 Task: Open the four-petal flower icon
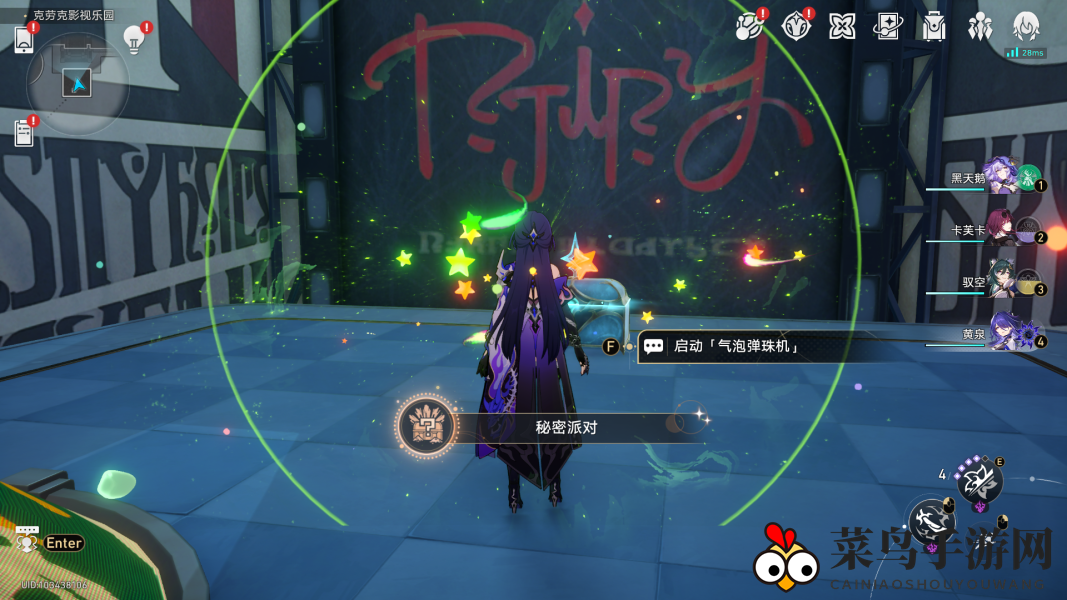[x=842, y=26]
